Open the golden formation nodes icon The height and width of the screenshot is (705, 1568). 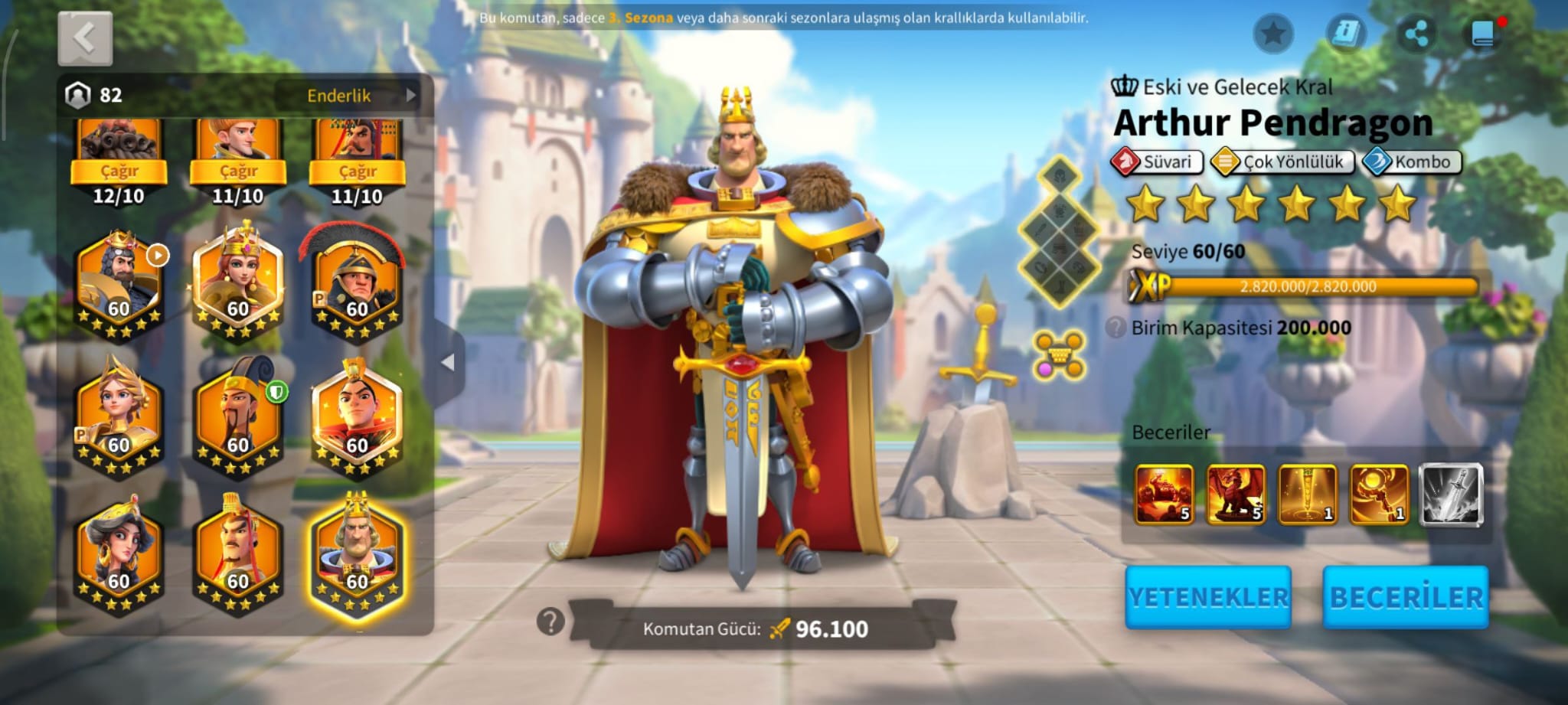(x=1059, y=355)
